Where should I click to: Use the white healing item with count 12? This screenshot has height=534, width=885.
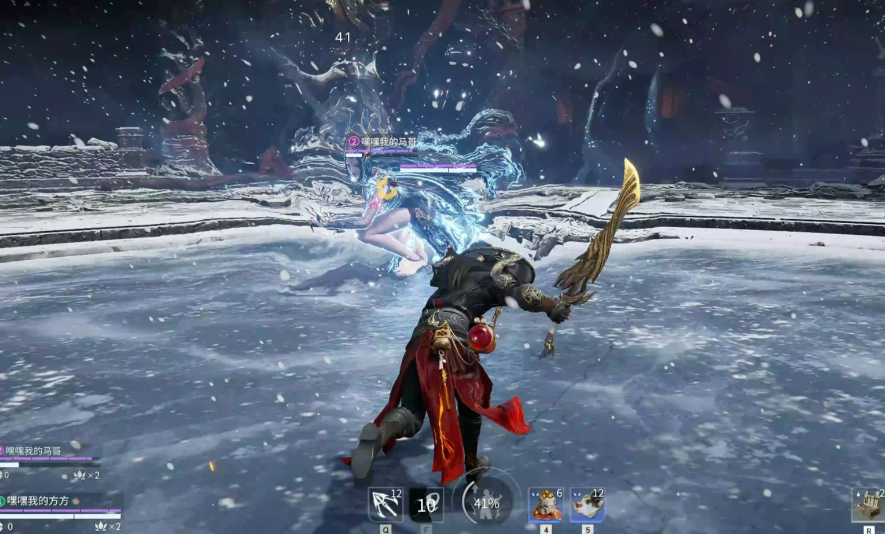tap(587, 504)
